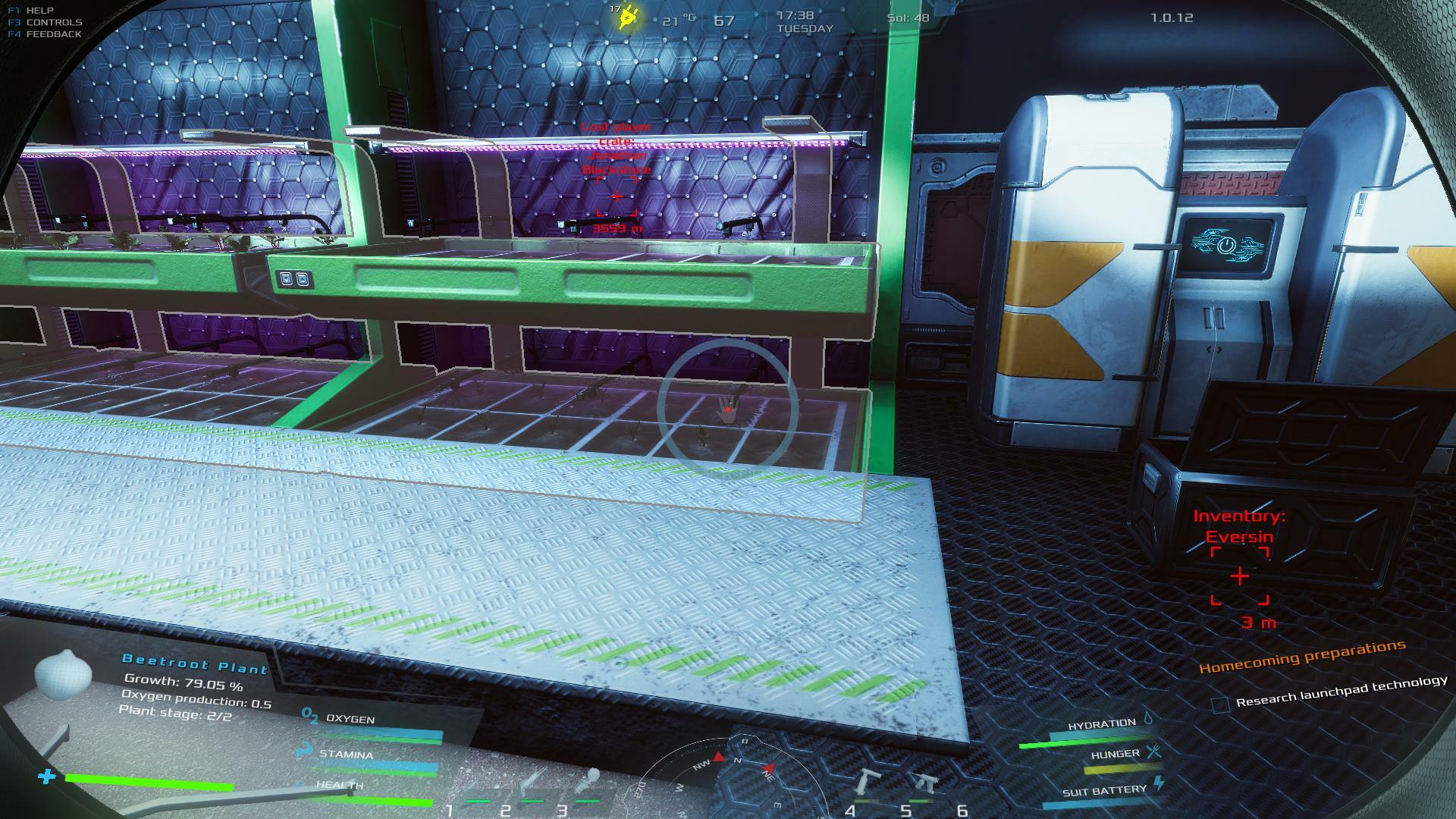
Task: Toggle the Research launchpad technology checkbox
Action: click(1219, 704)
